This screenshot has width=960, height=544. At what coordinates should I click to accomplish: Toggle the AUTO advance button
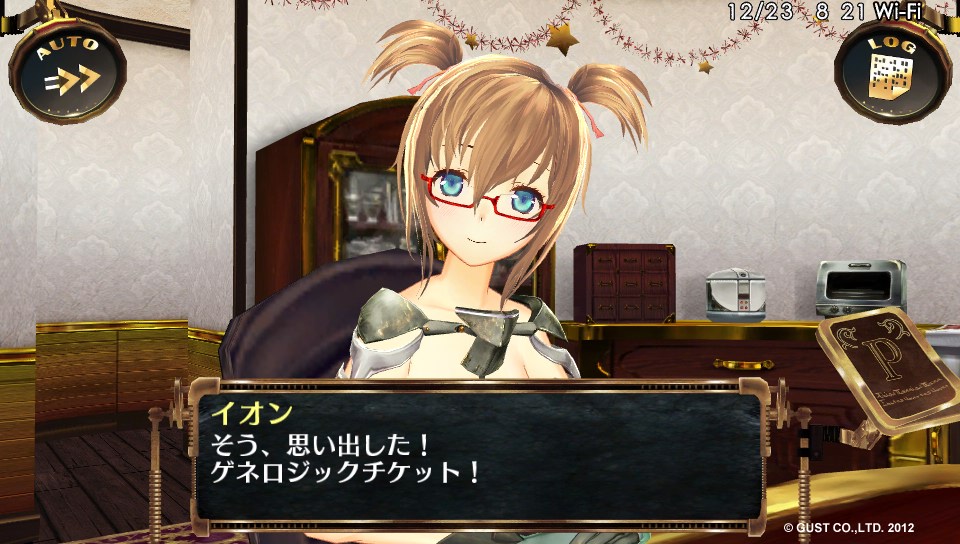point(68,68)
